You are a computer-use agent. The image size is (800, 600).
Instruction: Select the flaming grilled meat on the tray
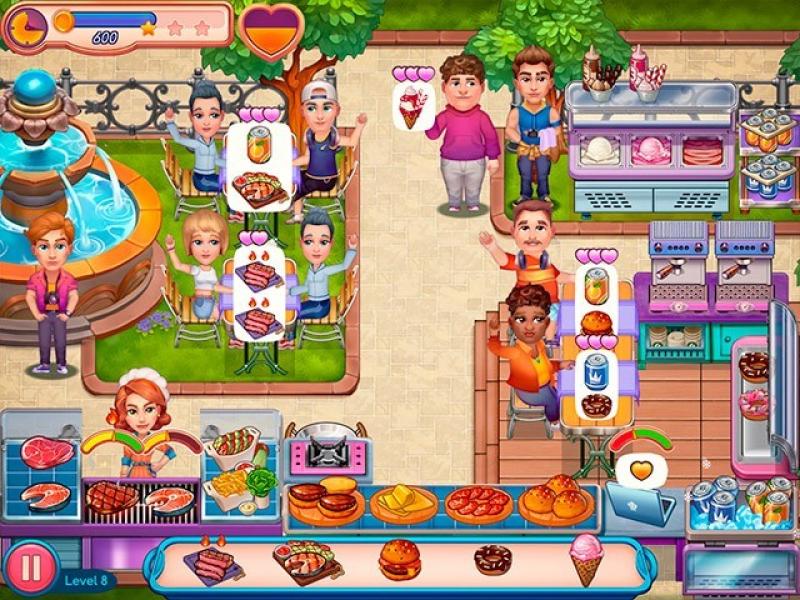click(212, 562)
